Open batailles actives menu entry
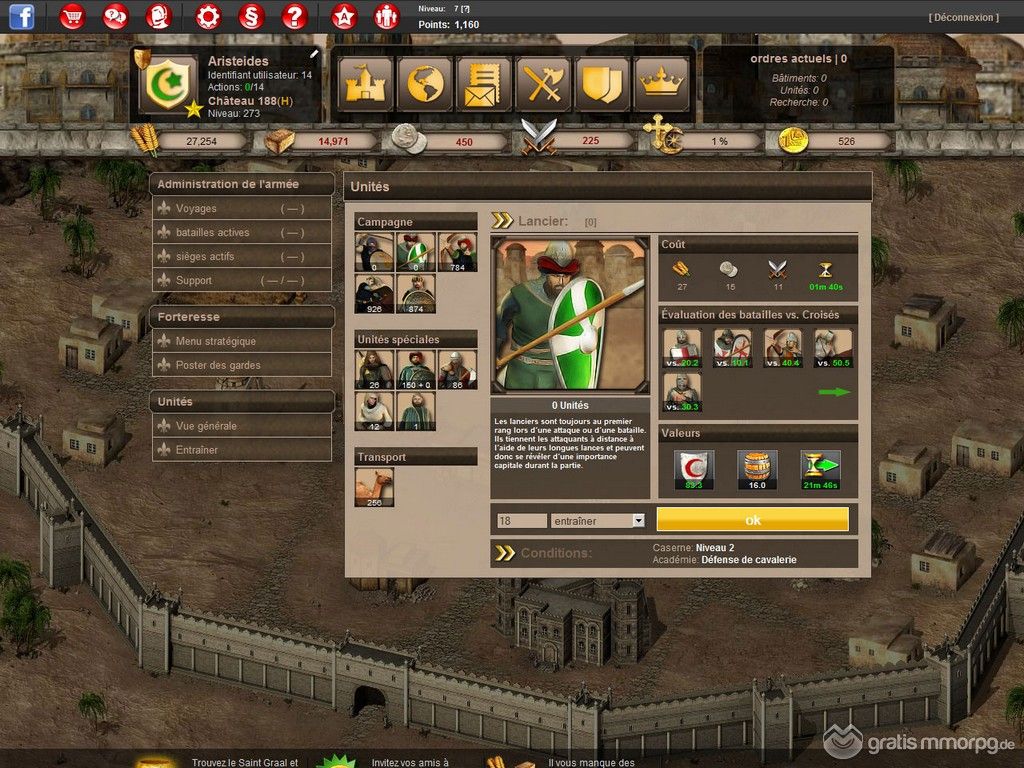The height and width of the screenshot is (768, 1024). (212, 233)
